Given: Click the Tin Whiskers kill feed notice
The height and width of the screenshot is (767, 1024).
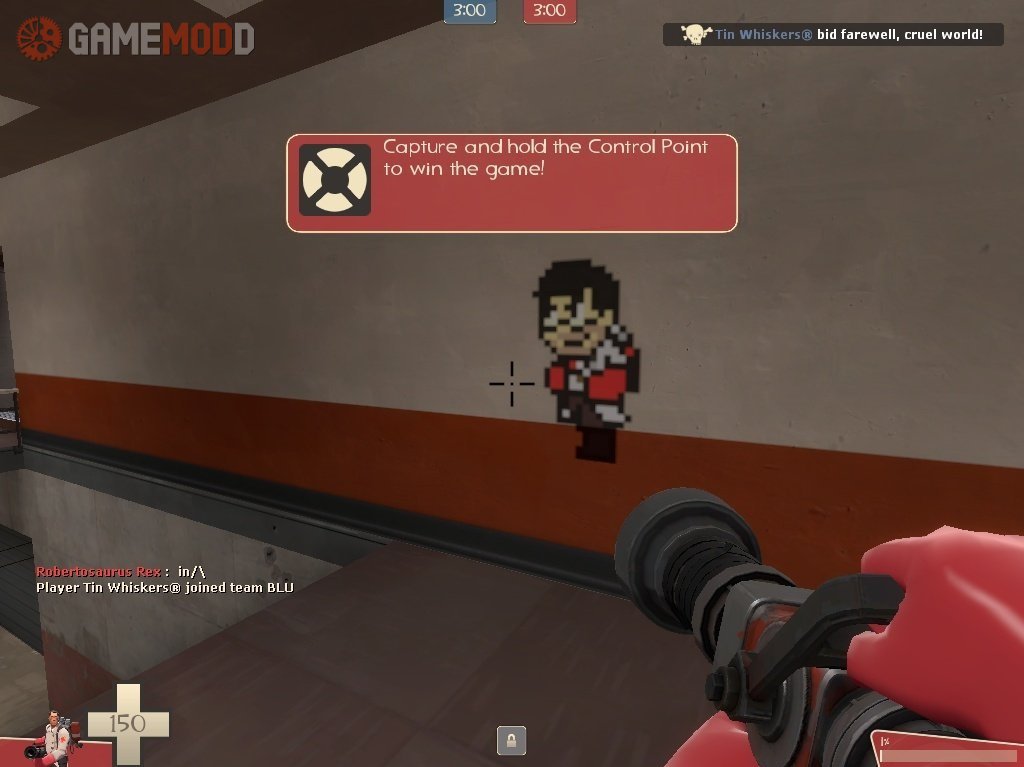Looking at the screenshot, I should (832, 35).
